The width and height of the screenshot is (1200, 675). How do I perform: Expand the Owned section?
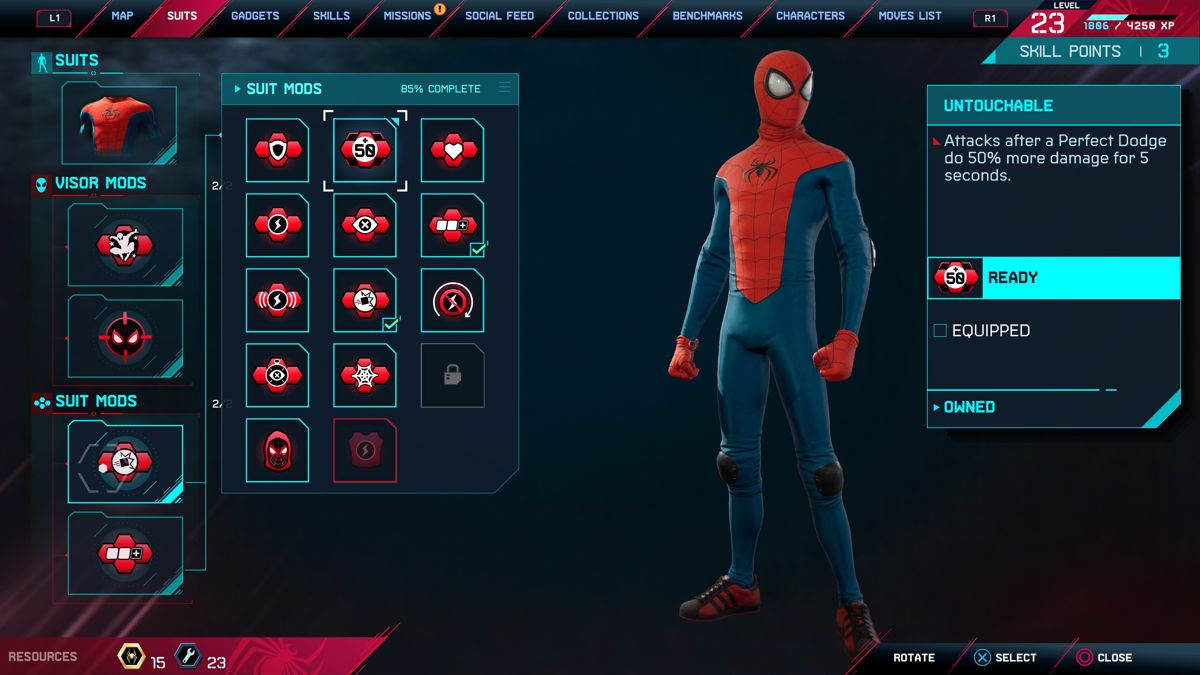(968, 407)
